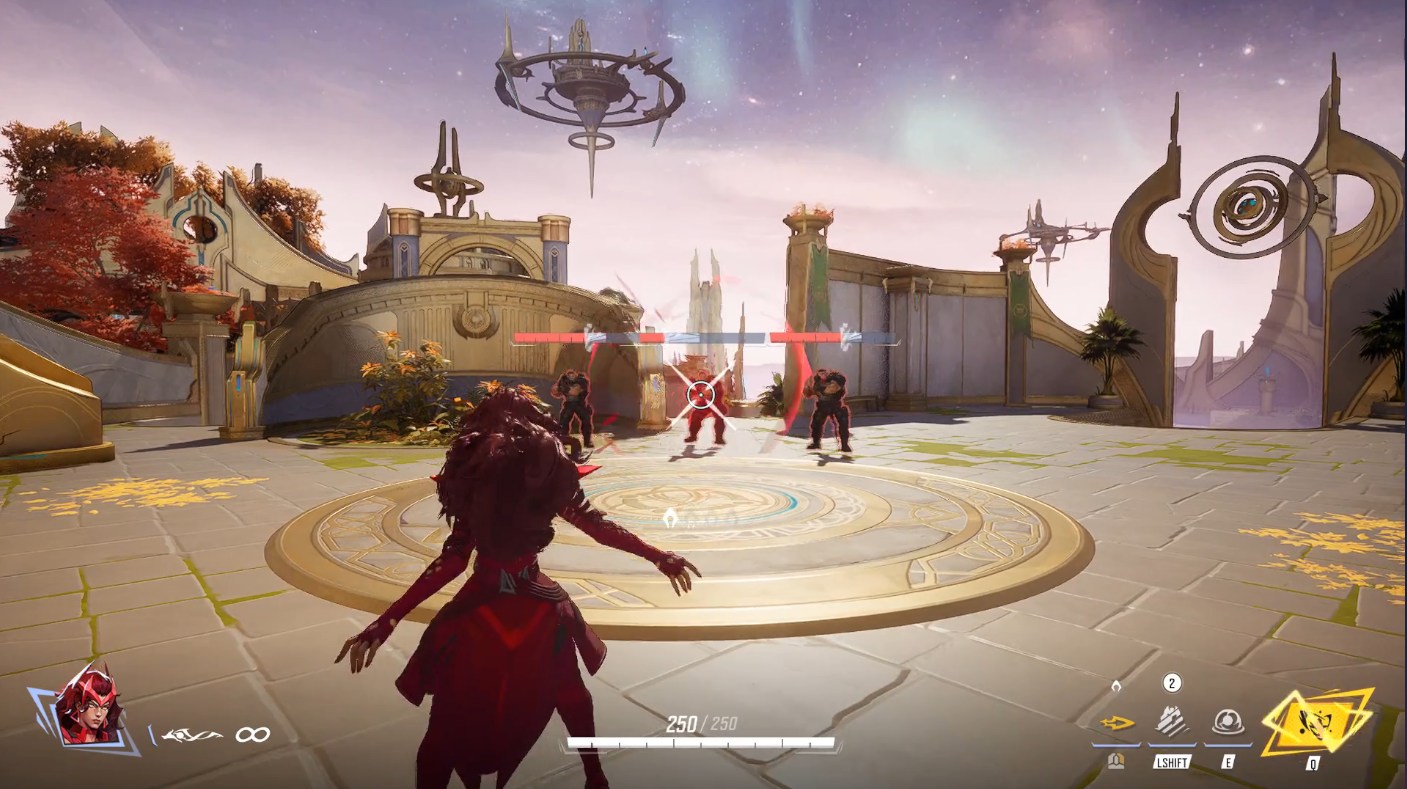Click the Chaos Control weapon icon above left ability
Screen dimensions: 1407x789
point(1117,723)
